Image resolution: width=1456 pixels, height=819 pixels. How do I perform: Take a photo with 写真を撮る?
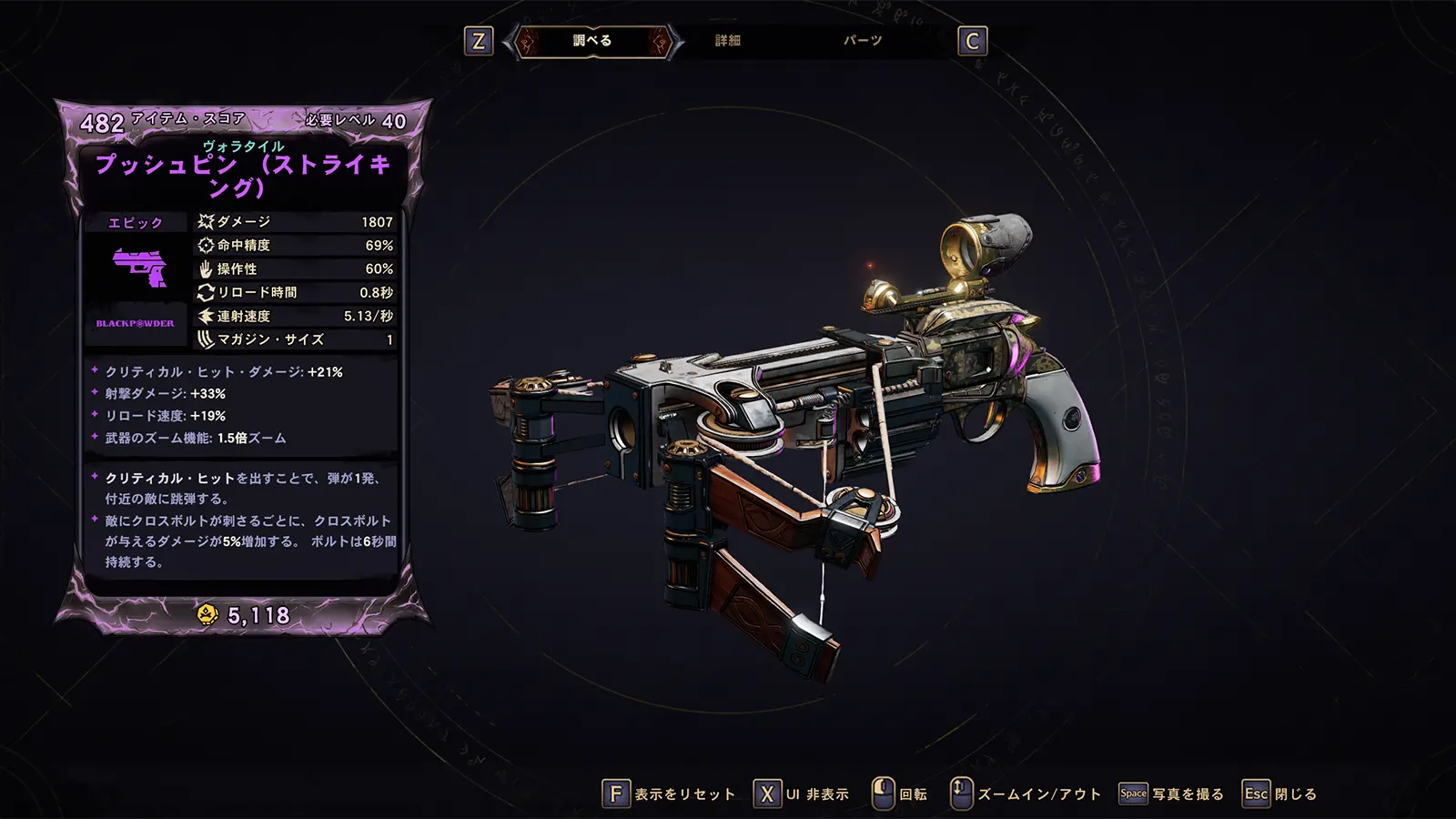click(x=1172, y=794)
